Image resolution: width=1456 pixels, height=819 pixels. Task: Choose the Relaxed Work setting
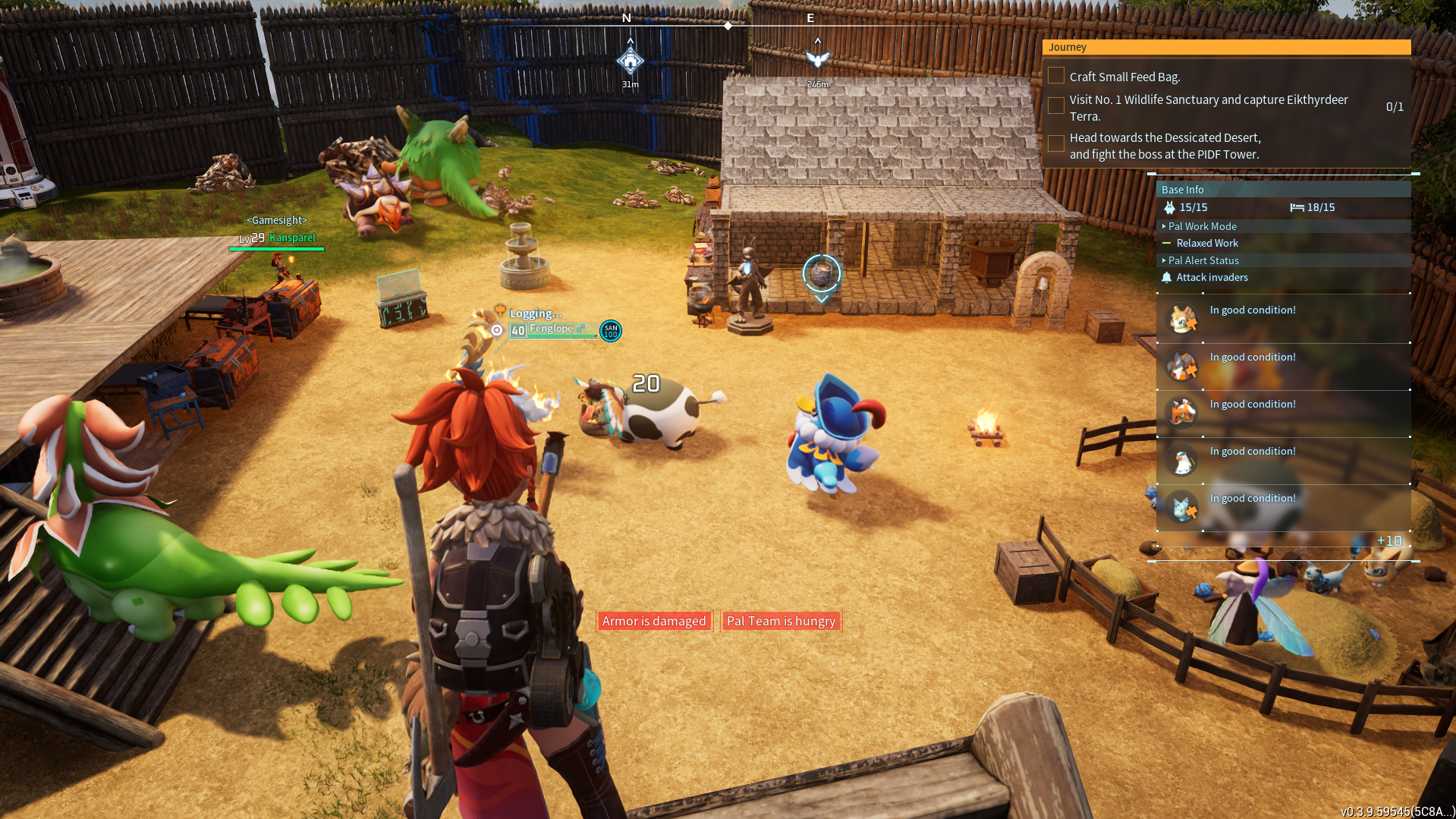click(1206, 243)
